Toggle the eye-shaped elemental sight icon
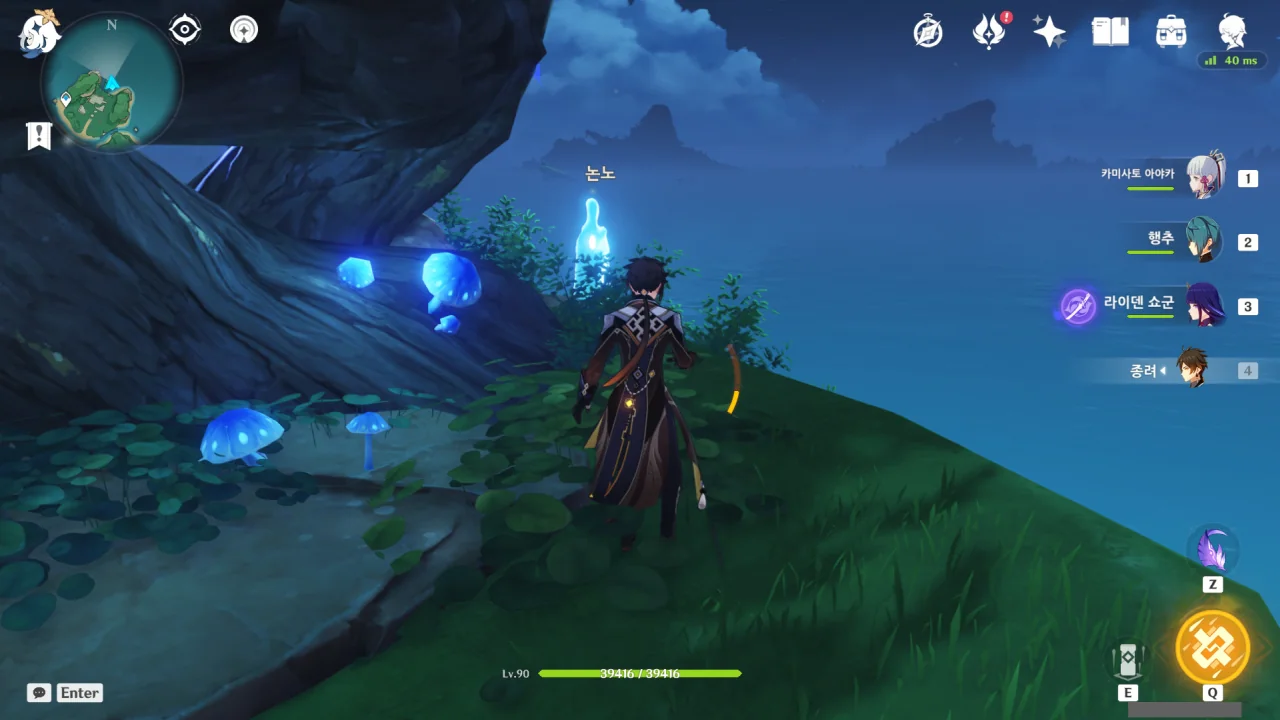Image resolution: width=1280 pixels, height=720 pixels. (185, 30)
